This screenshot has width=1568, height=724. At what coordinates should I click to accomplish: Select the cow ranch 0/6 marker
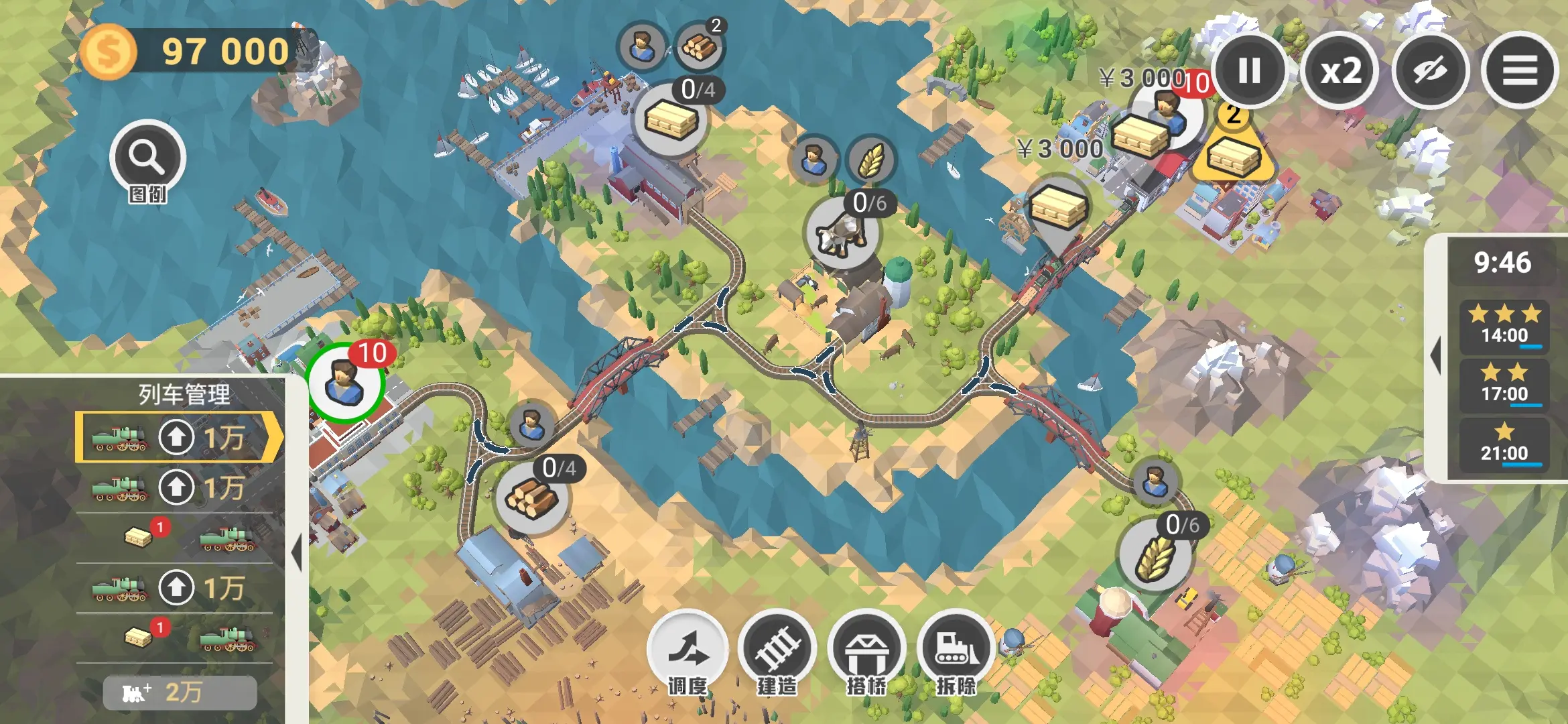point(842,233)
